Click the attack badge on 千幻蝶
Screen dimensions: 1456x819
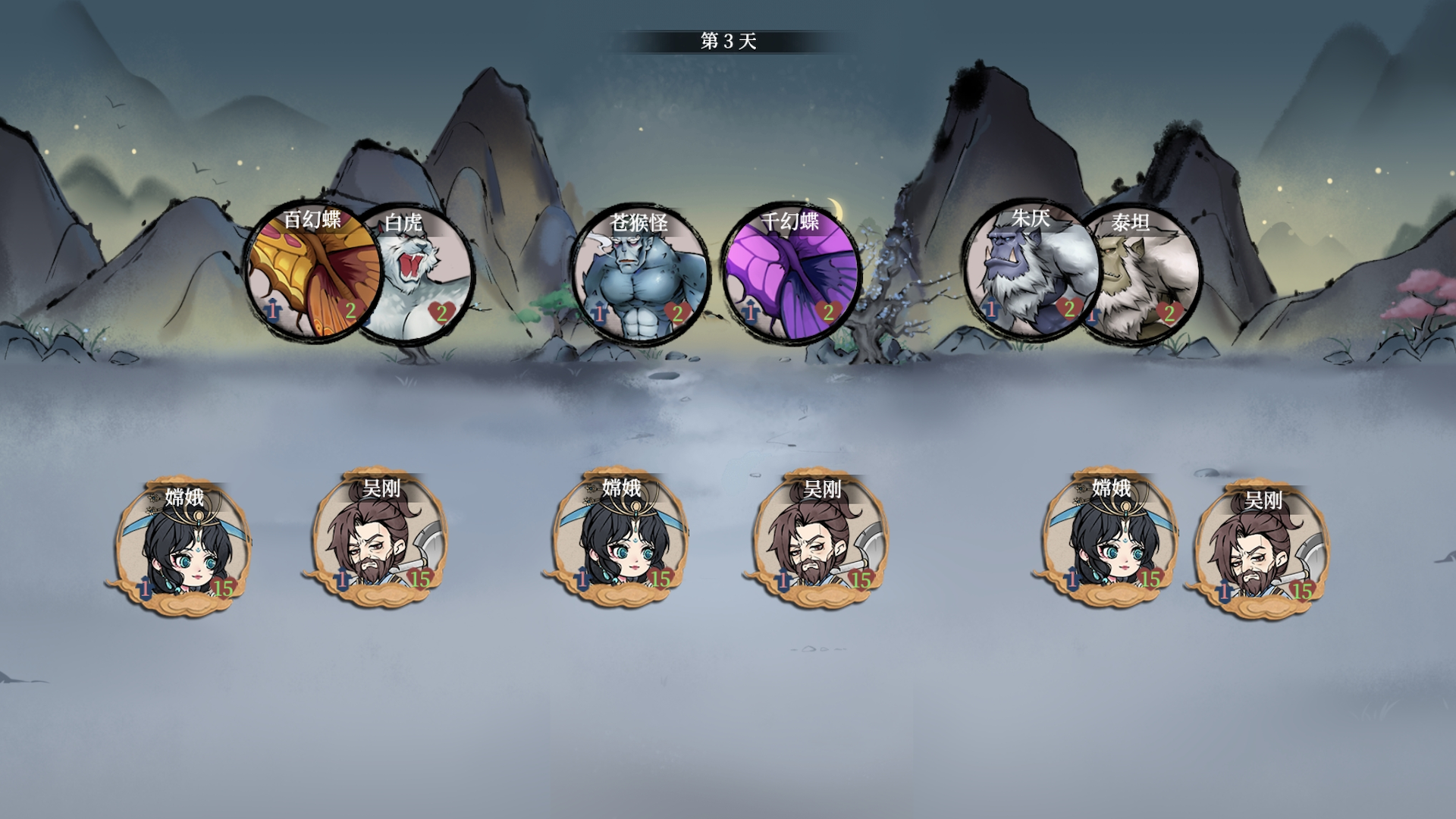point(749,311)
